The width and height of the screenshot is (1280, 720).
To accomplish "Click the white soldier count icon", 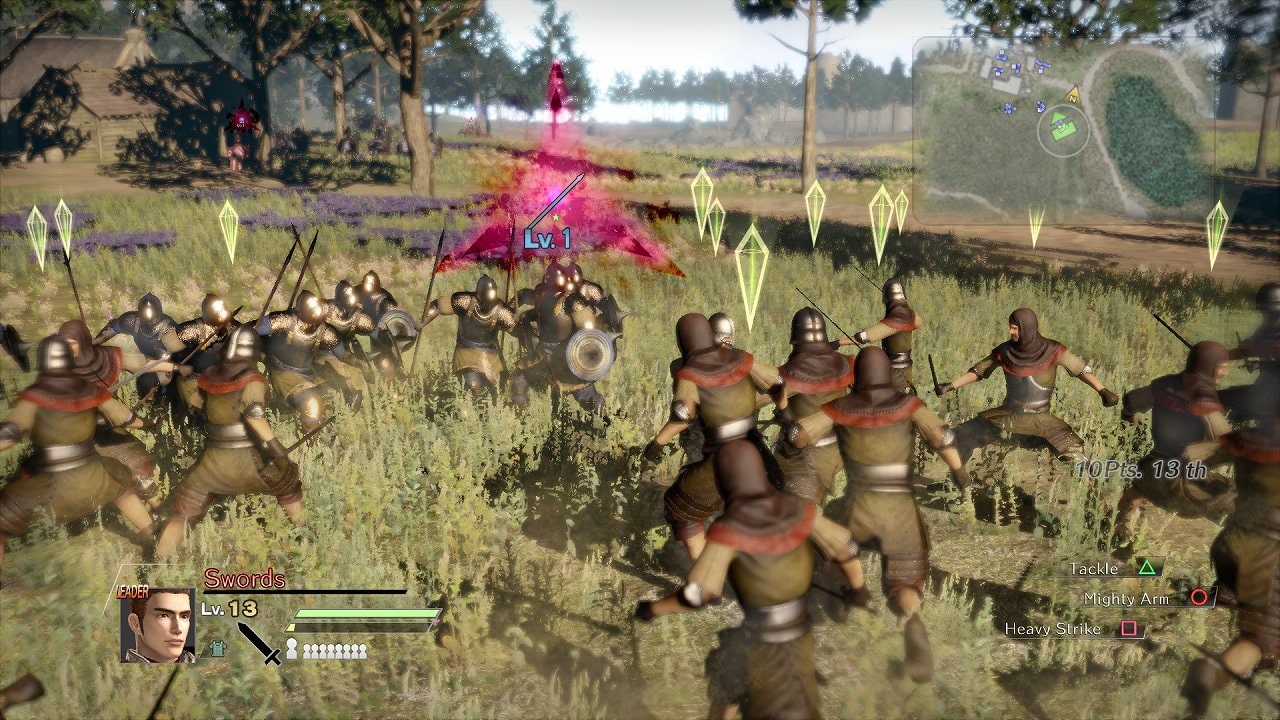I will click(x=292, y=649).
